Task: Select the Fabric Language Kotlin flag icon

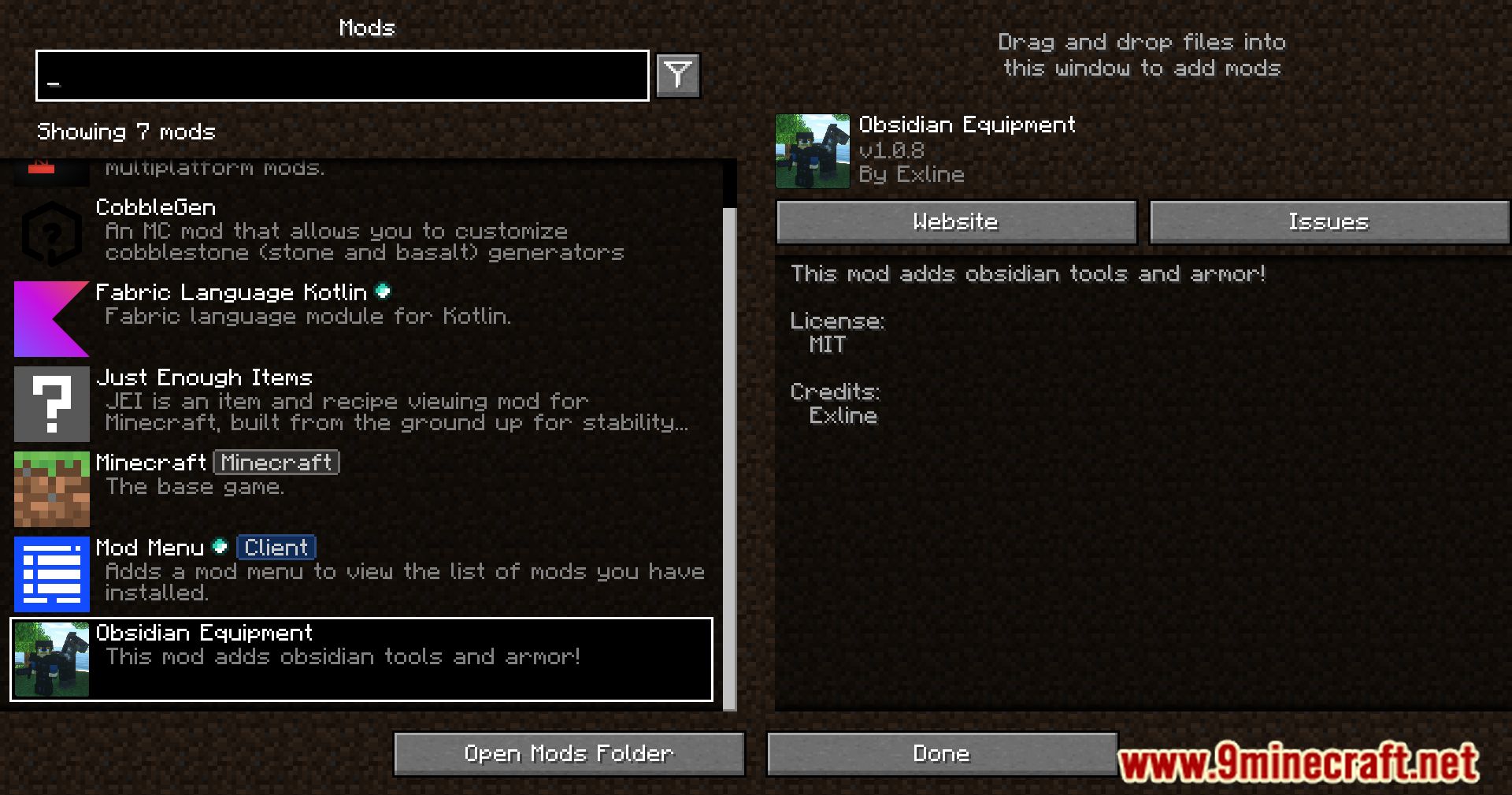Action: (x=50, y=318)
